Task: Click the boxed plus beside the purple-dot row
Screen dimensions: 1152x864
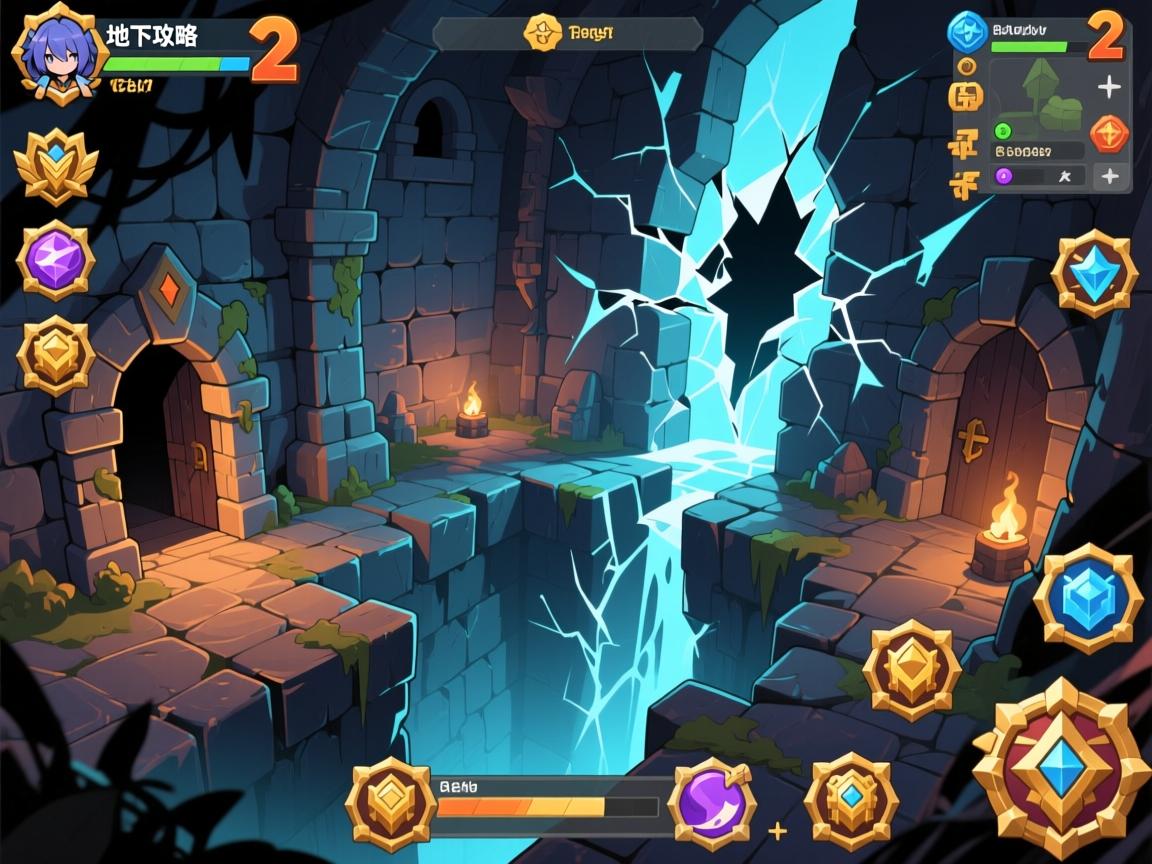Action: (x=1108, y=177)
